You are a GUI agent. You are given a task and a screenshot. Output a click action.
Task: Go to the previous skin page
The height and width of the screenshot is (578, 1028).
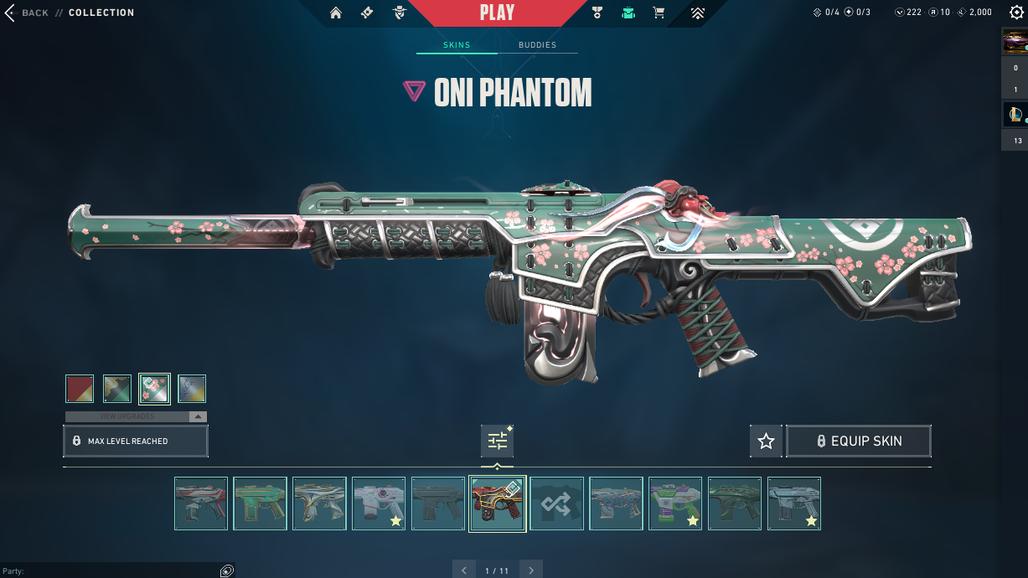tap(463, 570)
